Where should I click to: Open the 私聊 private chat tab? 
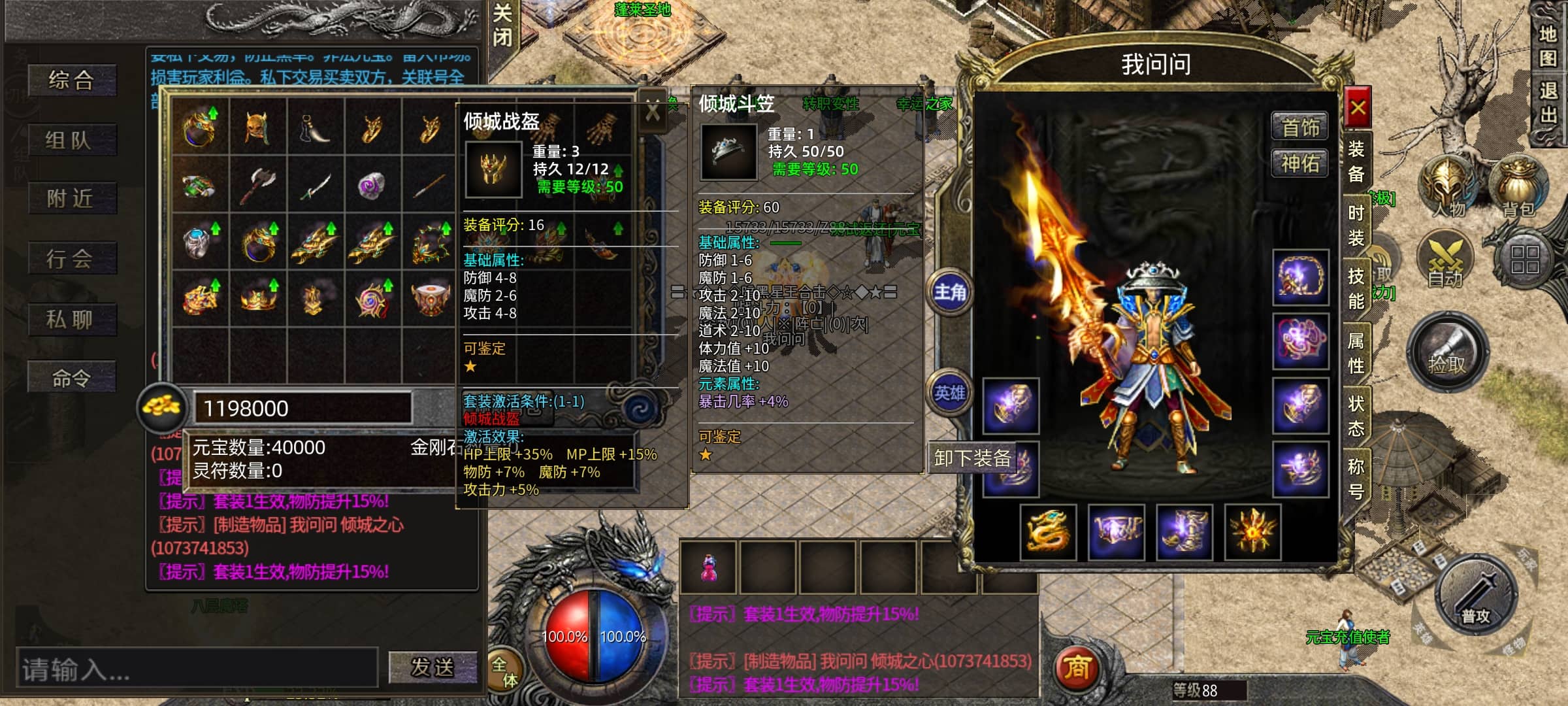(x=72, y=319)
